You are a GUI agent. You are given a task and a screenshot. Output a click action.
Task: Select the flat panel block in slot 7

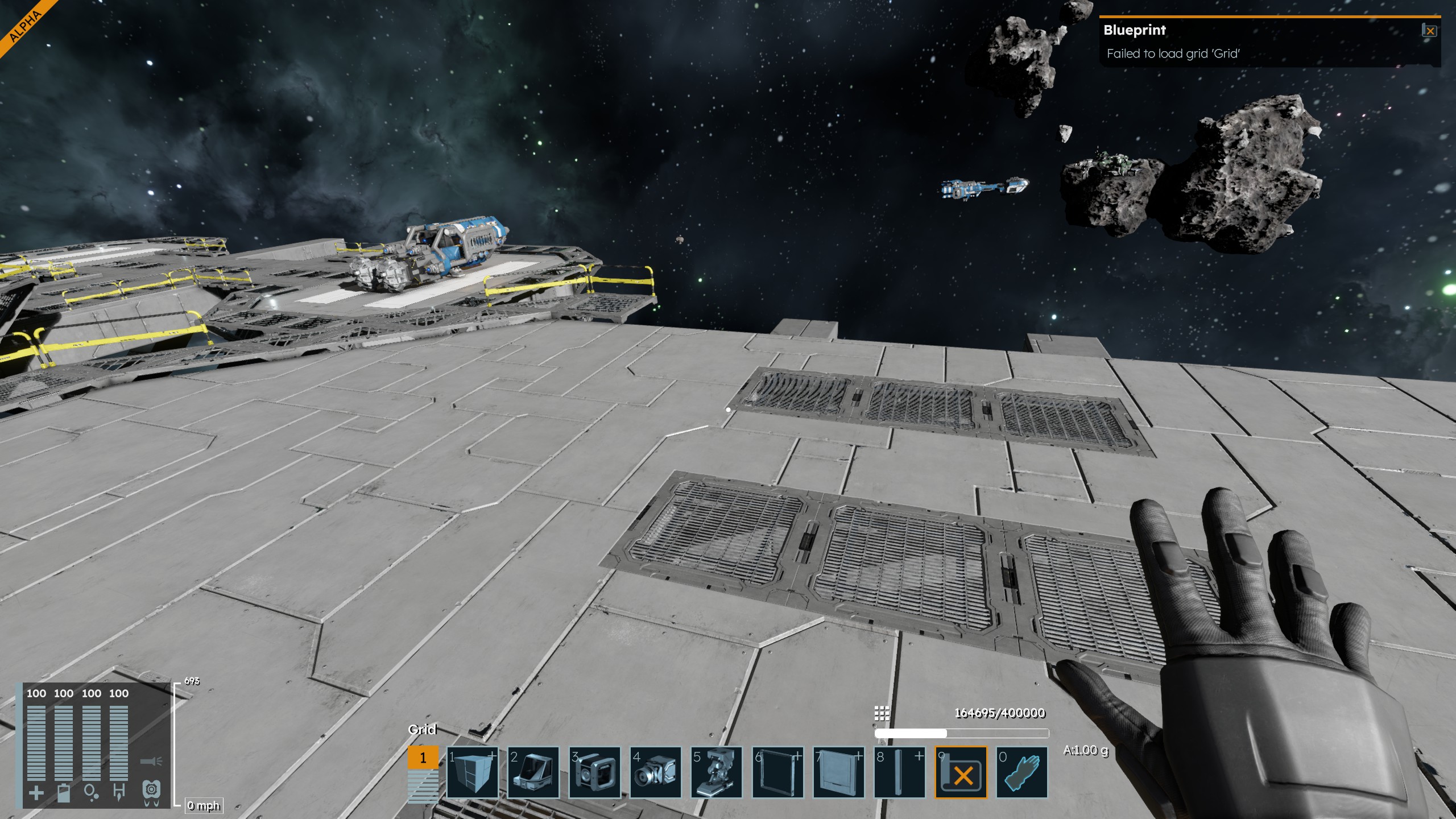839,772
